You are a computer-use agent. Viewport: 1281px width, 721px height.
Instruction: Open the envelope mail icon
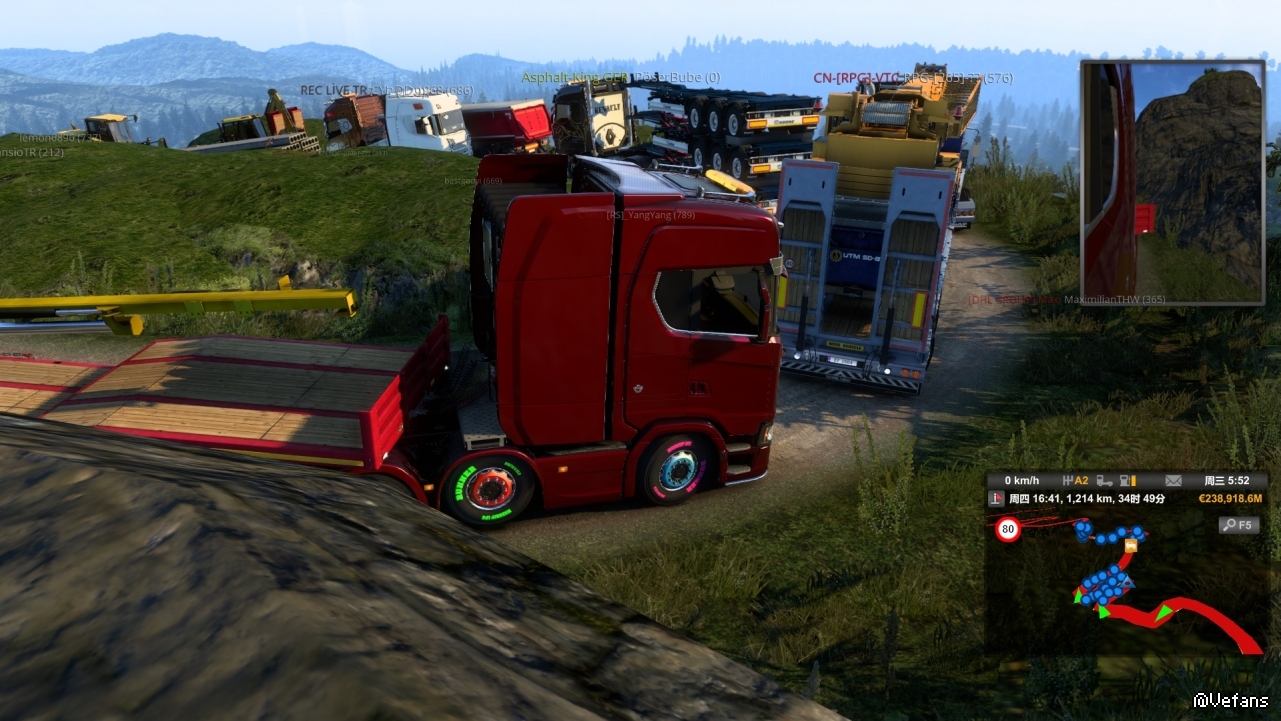[1172, 480]
